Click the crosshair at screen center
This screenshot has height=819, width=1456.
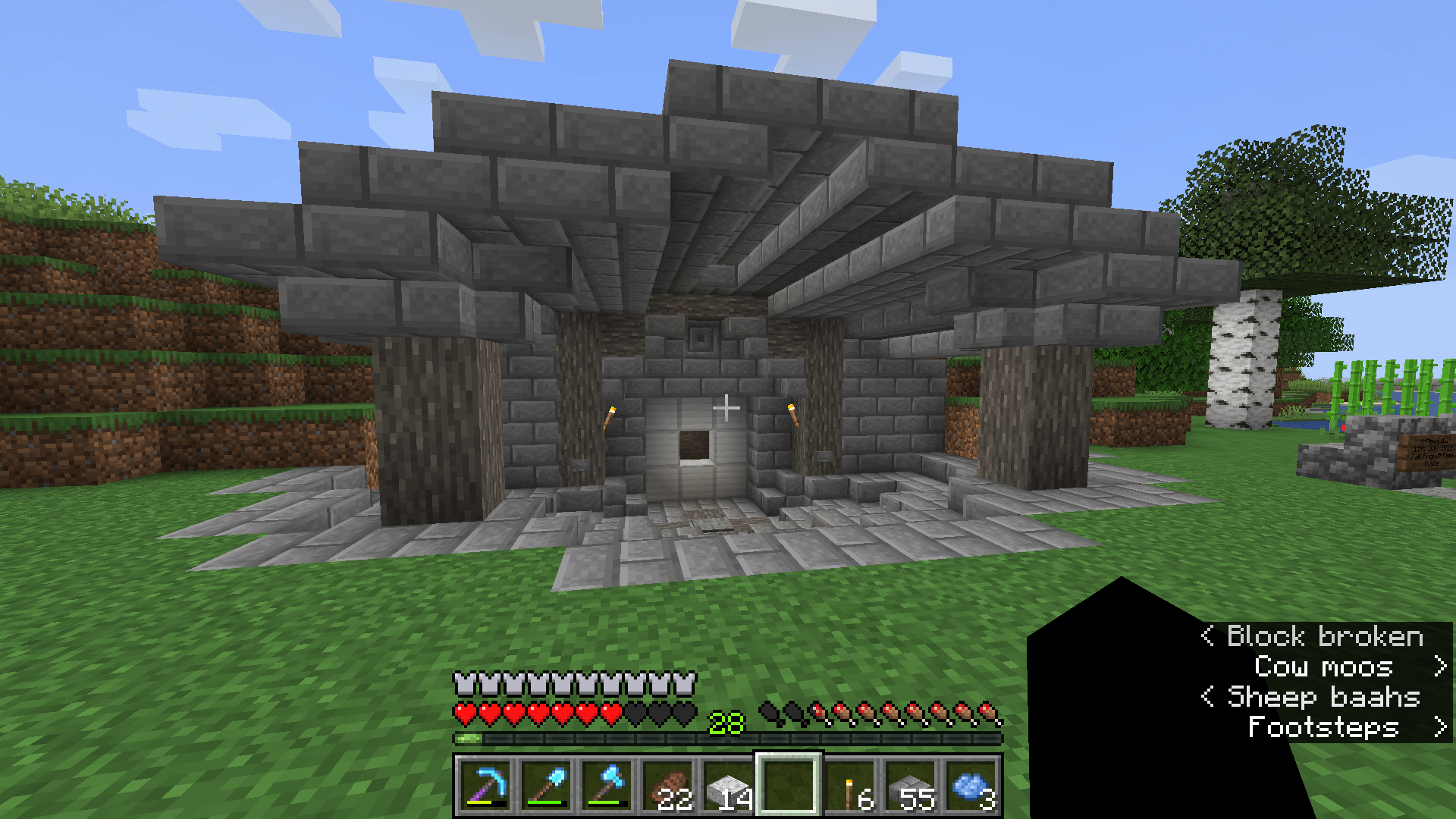click(728, 408)
